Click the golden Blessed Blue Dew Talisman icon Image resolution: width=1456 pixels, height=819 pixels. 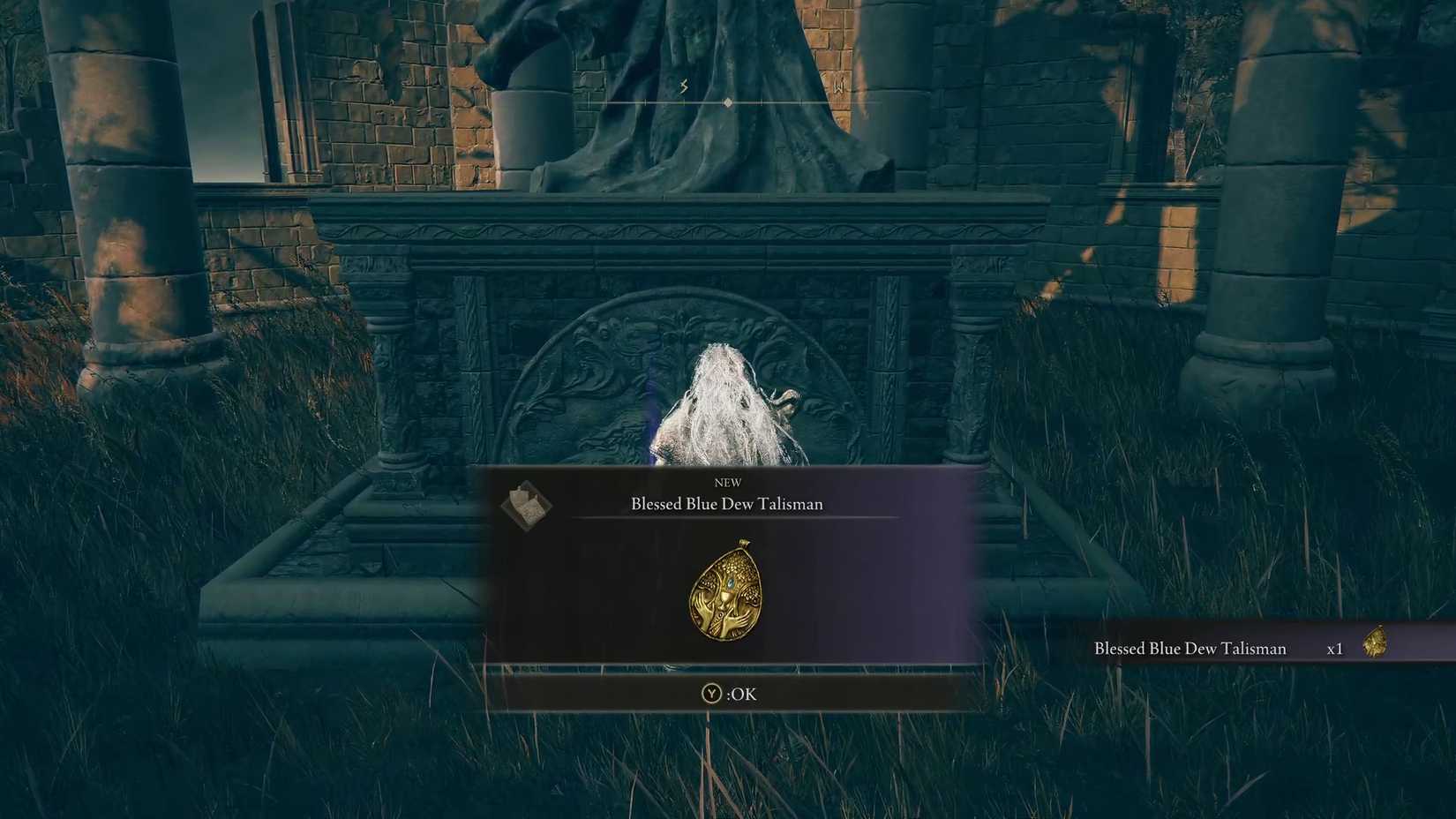pyautogui.click(x=726, y=595)
